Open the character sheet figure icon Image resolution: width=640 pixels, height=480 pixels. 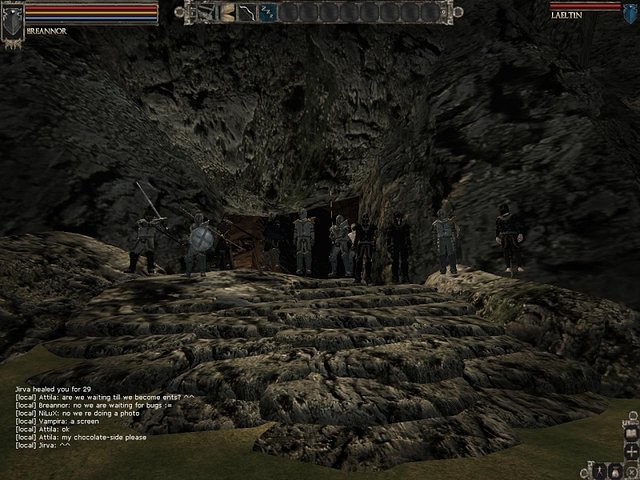597,468
